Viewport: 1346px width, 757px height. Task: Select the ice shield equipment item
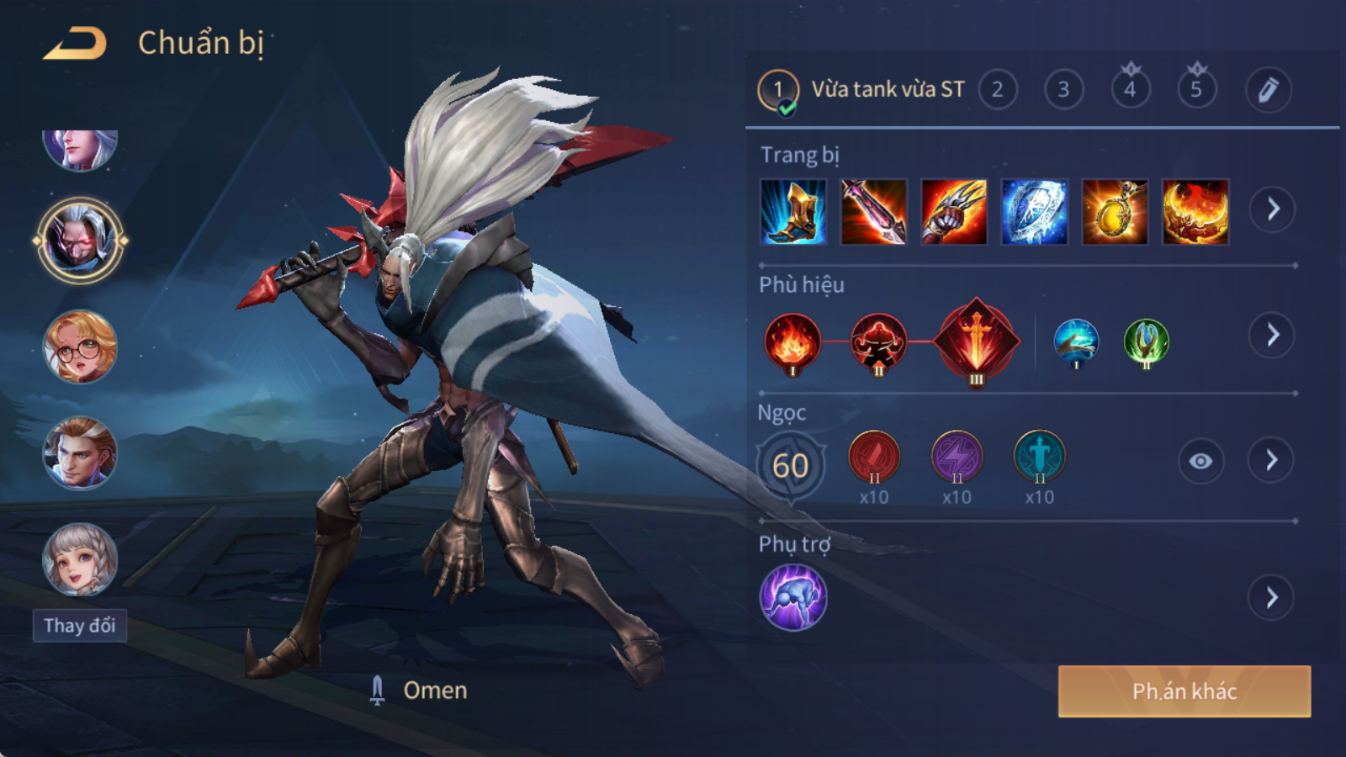tap(1035, 212)
